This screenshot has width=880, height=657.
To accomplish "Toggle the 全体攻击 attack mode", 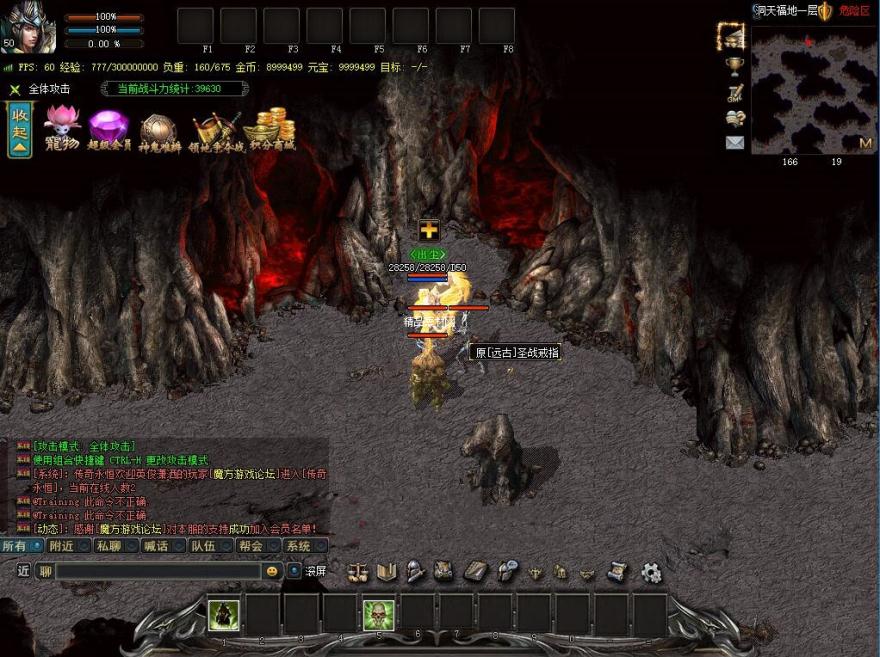I will (x=40, y=89).
